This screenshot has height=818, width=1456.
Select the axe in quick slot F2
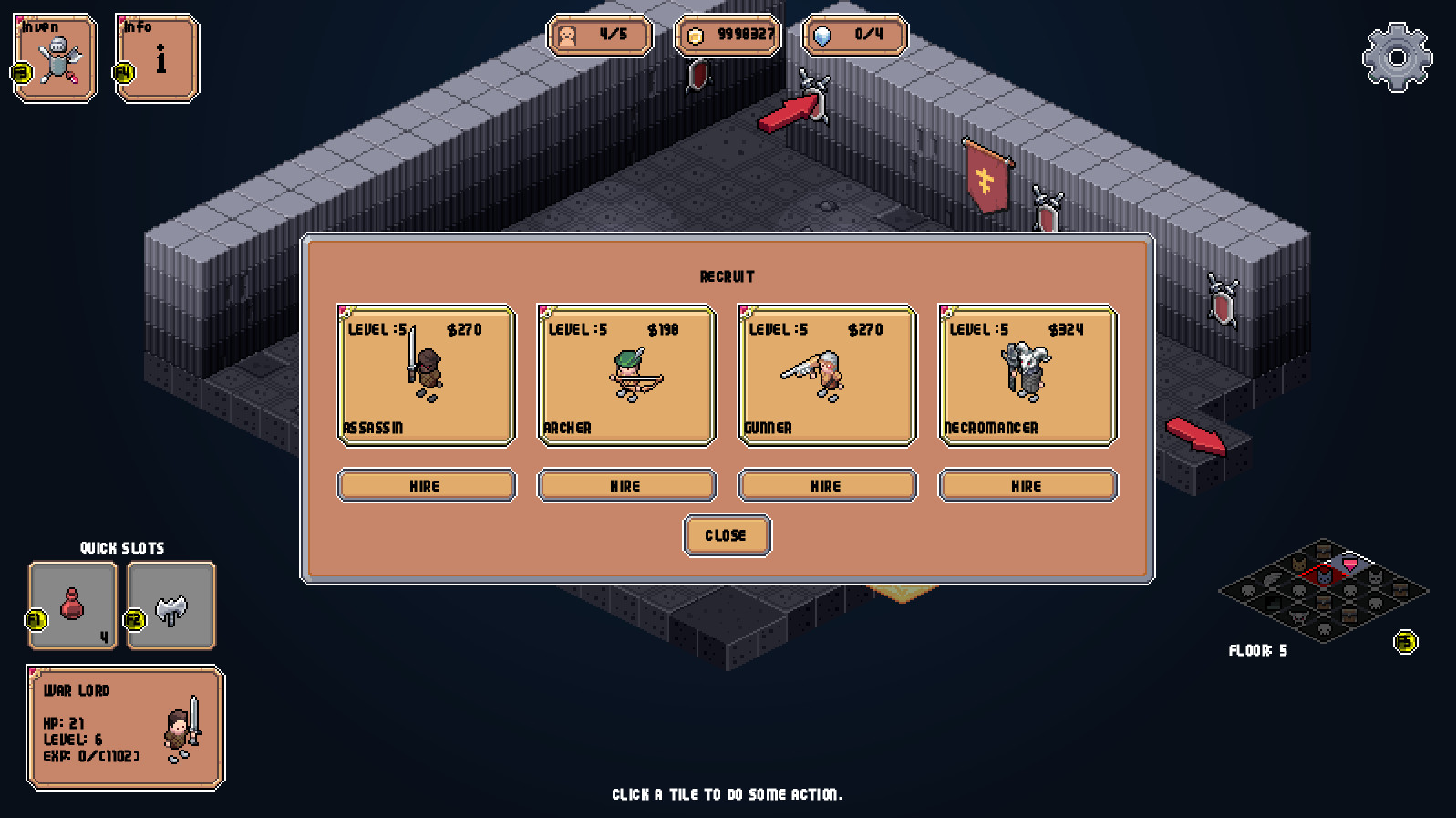pos(170,605)
